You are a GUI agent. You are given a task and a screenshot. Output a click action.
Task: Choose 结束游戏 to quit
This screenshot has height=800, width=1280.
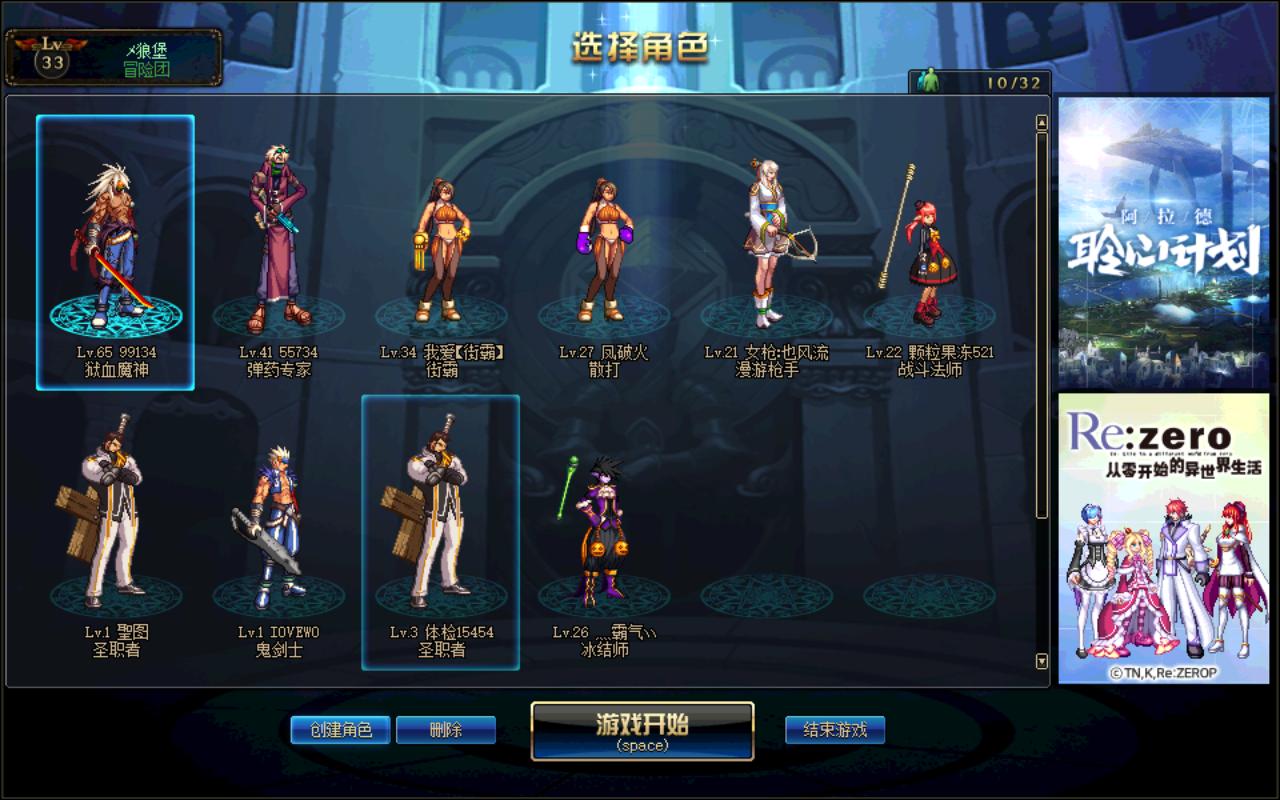pos(834,730)
